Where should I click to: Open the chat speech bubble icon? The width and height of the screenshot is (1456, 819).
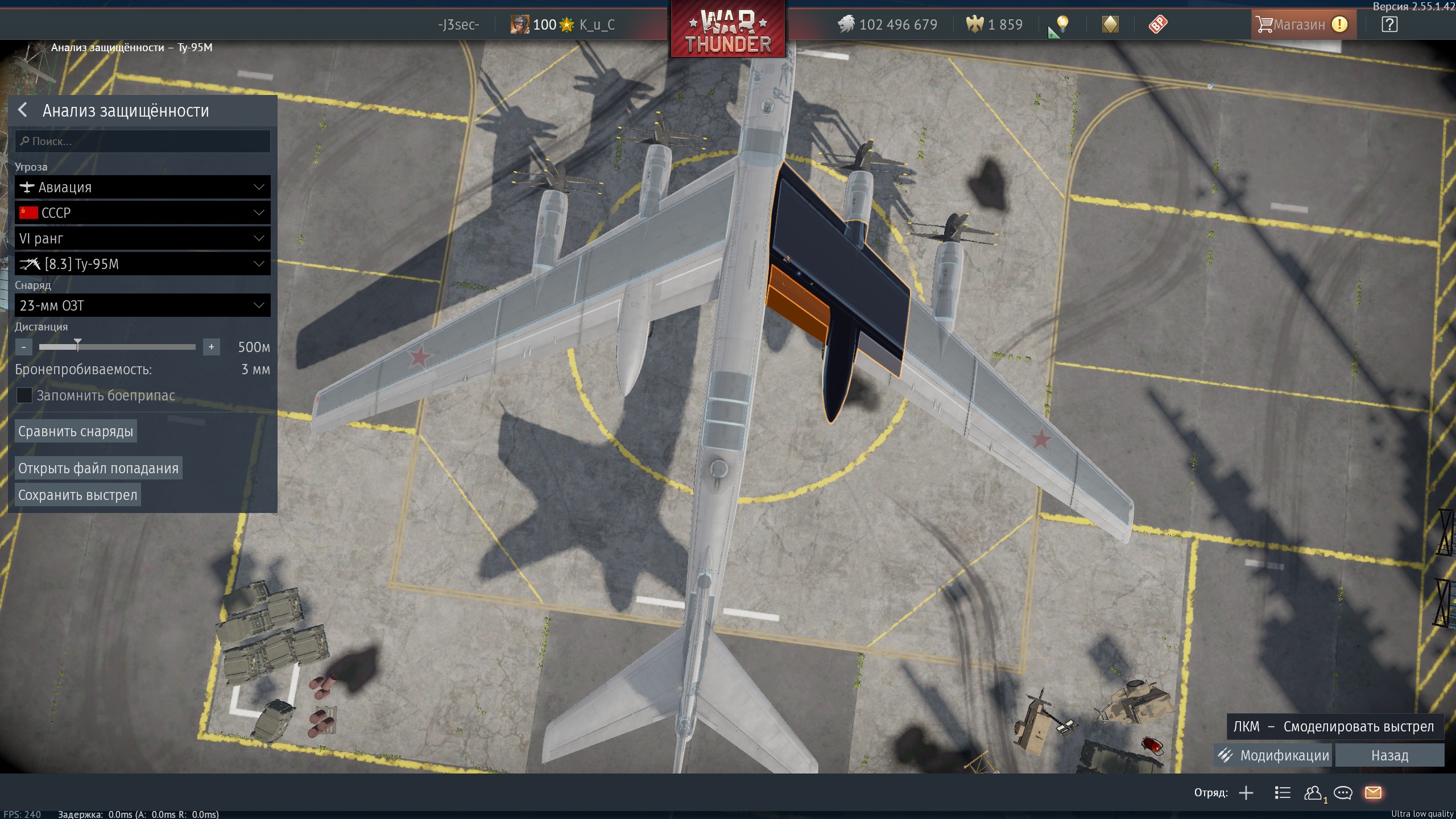1343,793
